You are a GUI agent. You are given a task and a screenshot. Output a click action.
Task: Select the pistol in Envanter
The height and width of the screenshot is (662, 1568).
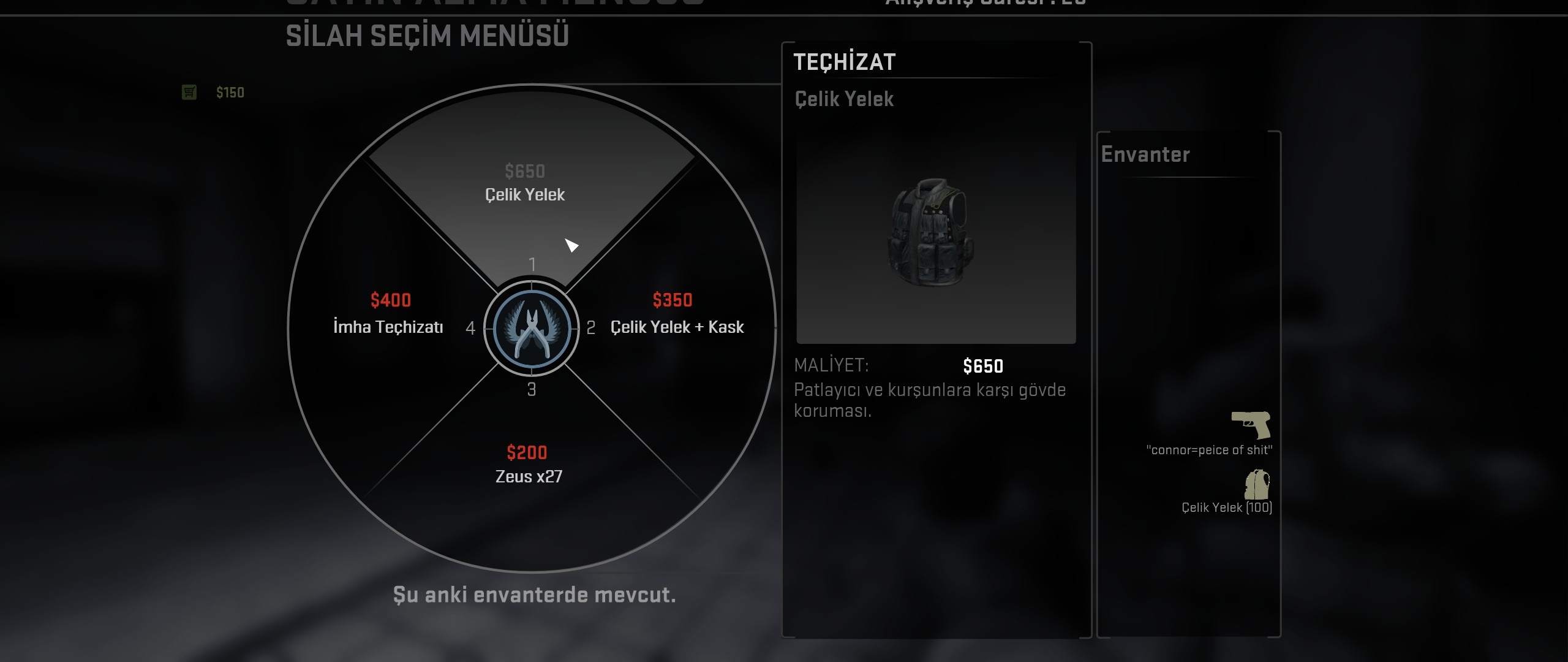coord(1251,424)
